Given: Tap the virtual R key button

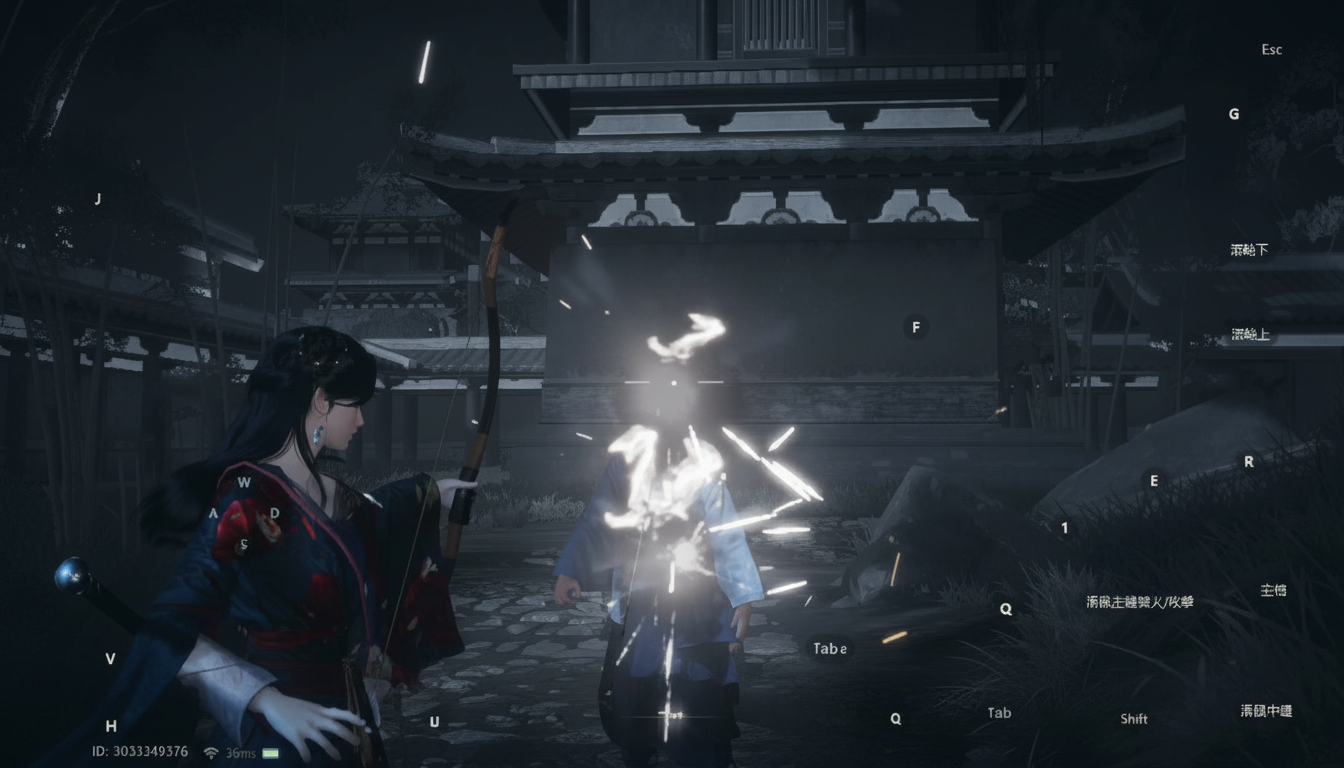Looking at the screenshot, I should pos(1248,462).
